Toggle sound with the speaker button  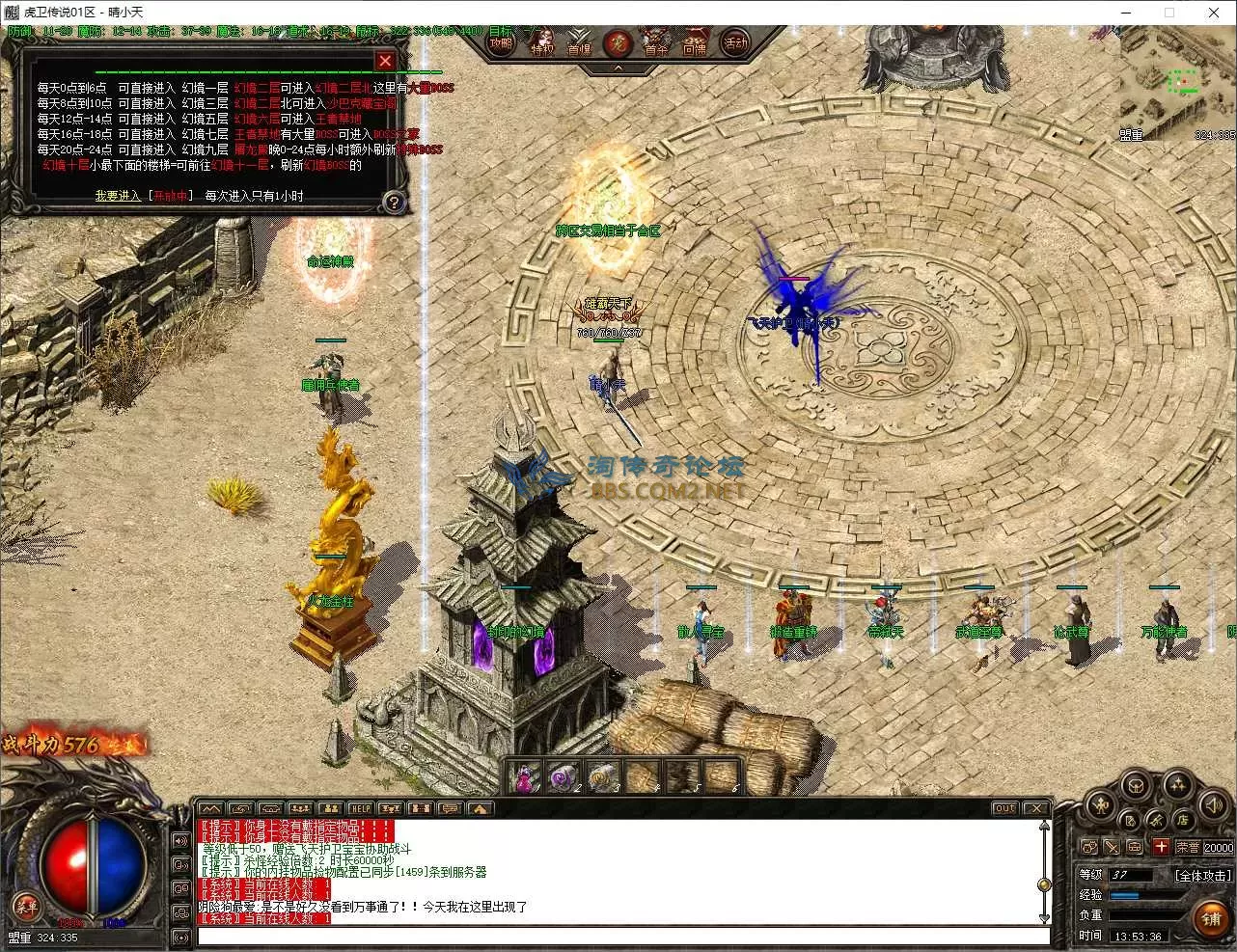click(x=1214, y=804)
